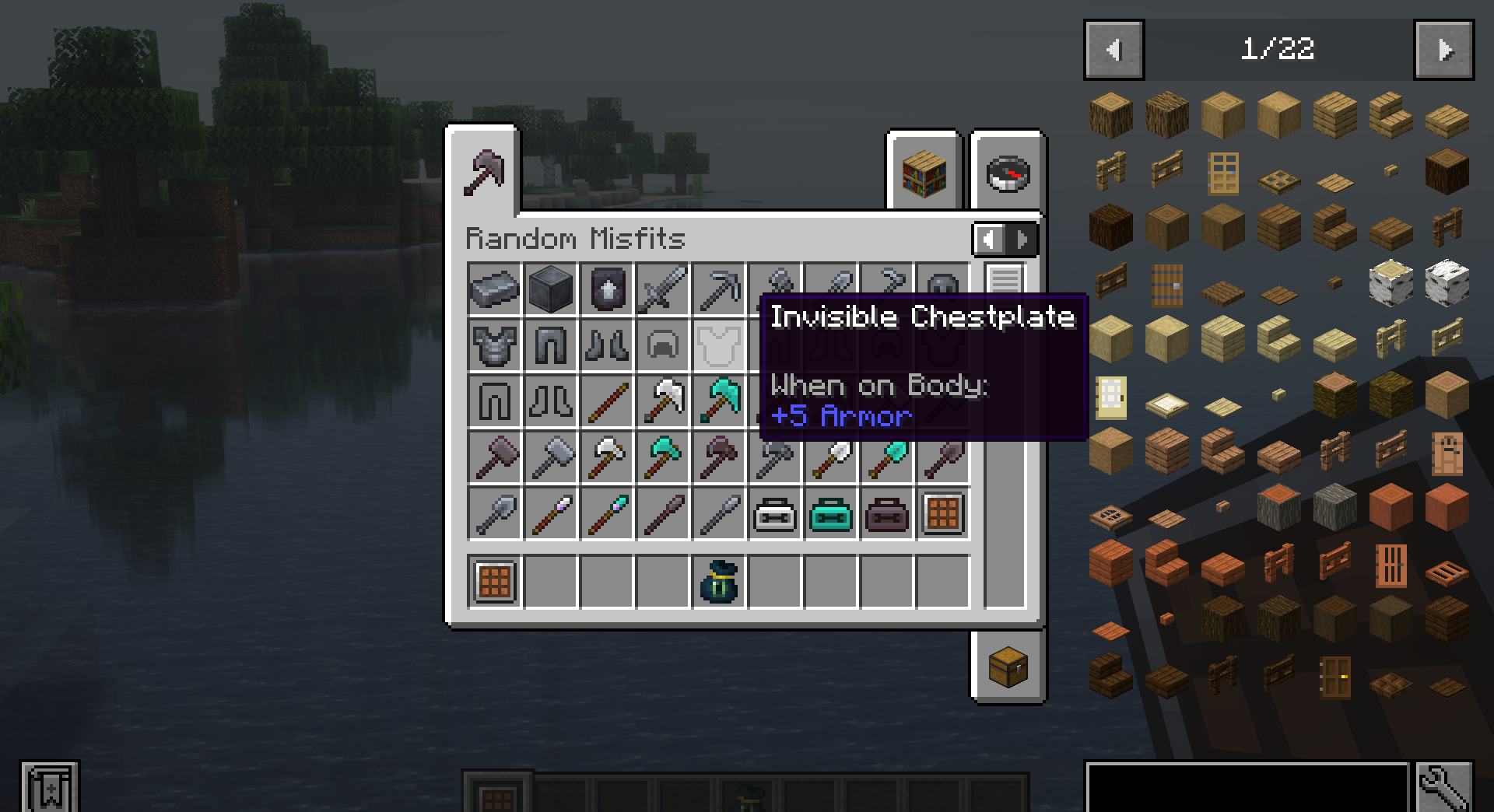Show the next page of creative tabs
Screen dimensions: 1494x812
(1023, 240)
